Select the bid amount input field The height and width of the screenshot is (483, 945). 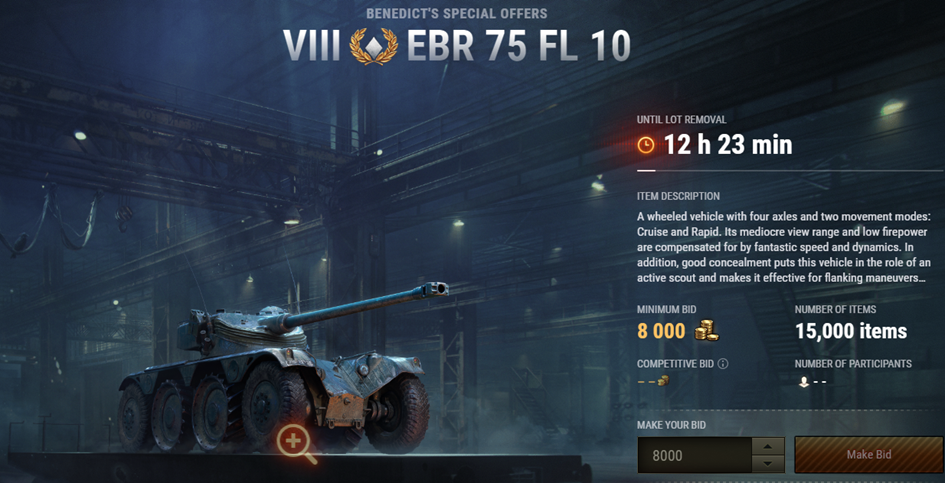(693, 455)
